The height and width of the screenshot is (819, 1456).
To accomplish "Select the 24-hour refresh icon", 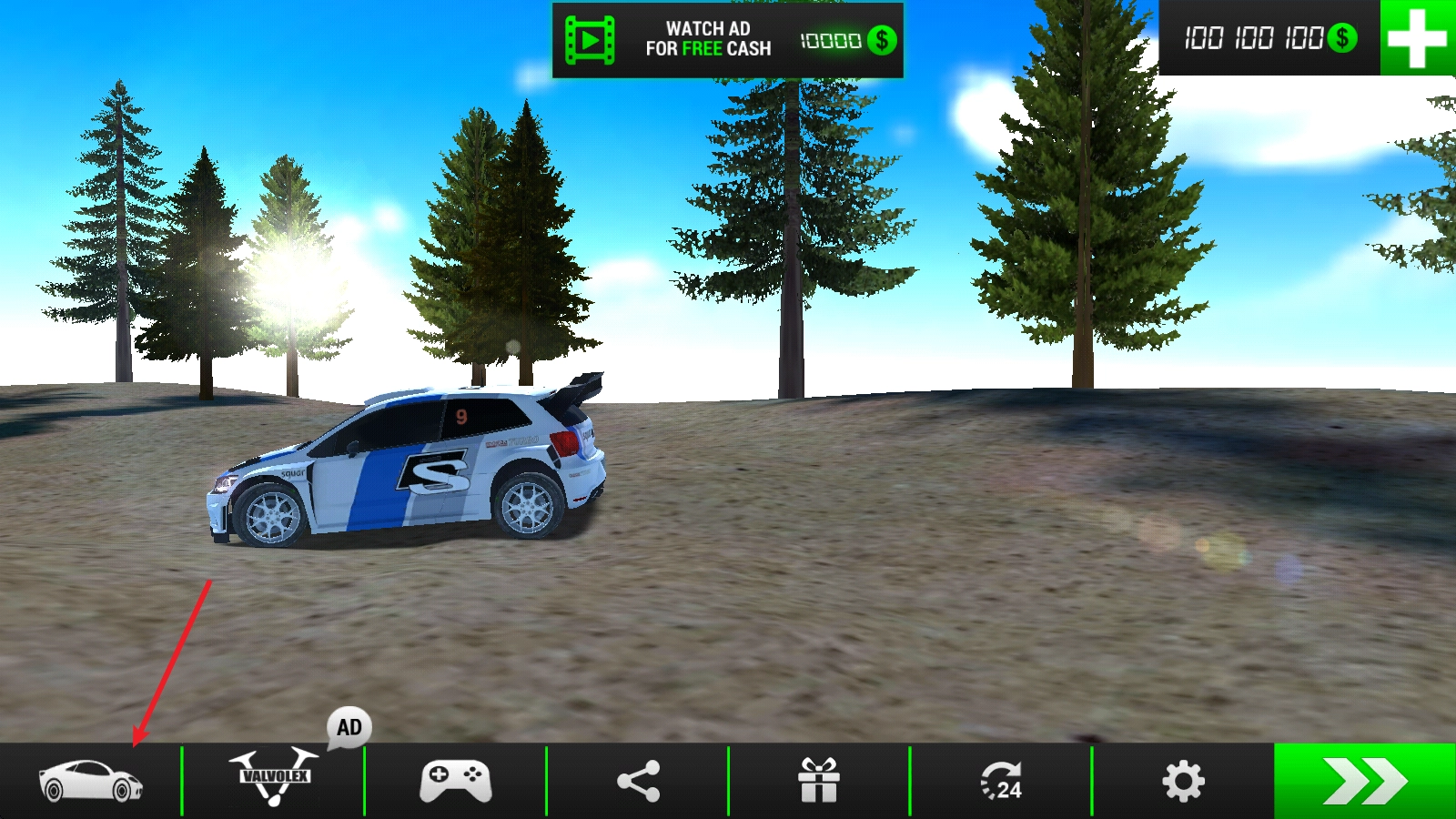I will [x=1001, y=781].
